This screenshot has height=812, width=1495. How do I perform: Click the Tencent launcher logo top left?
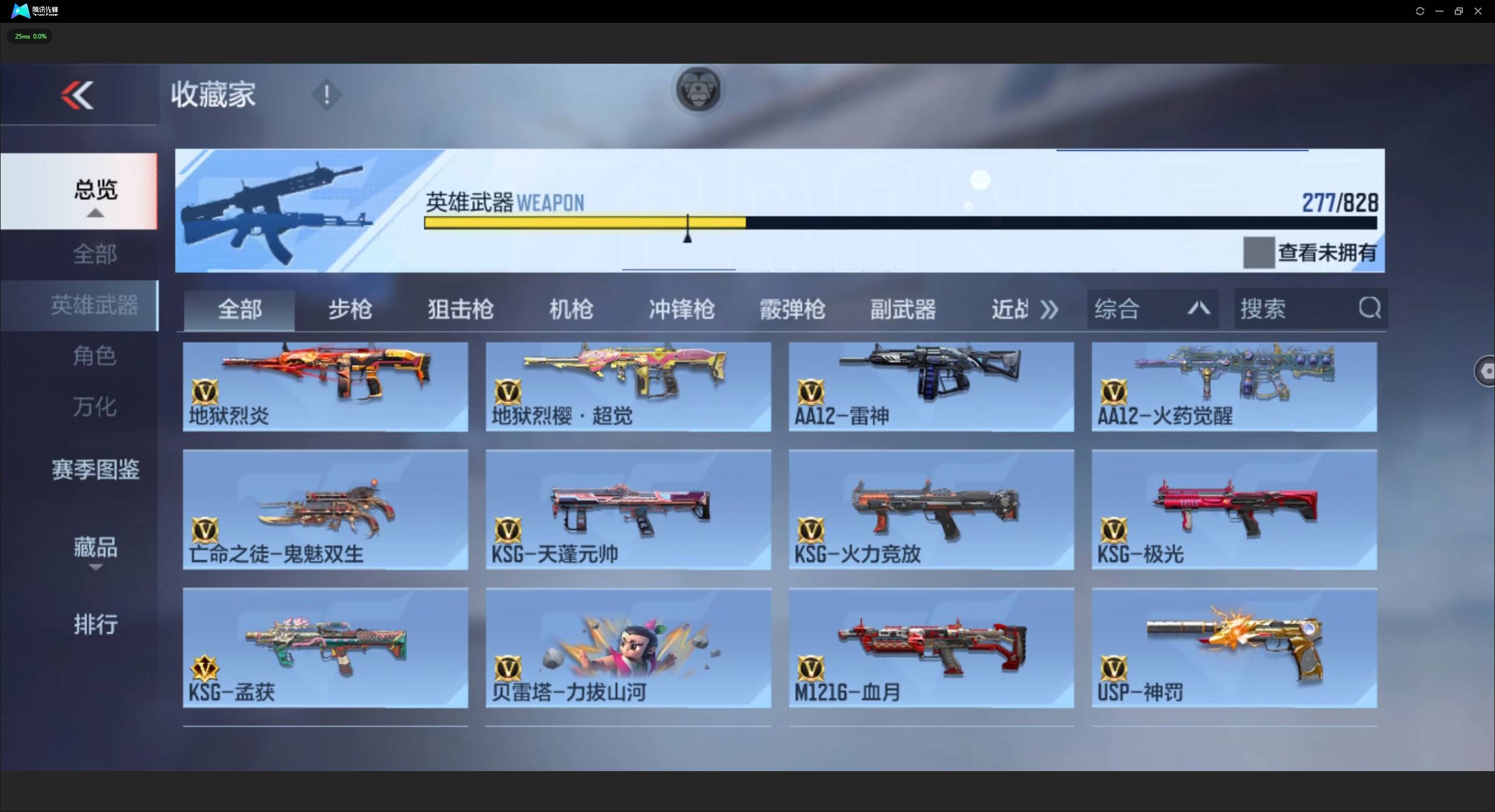20,11
